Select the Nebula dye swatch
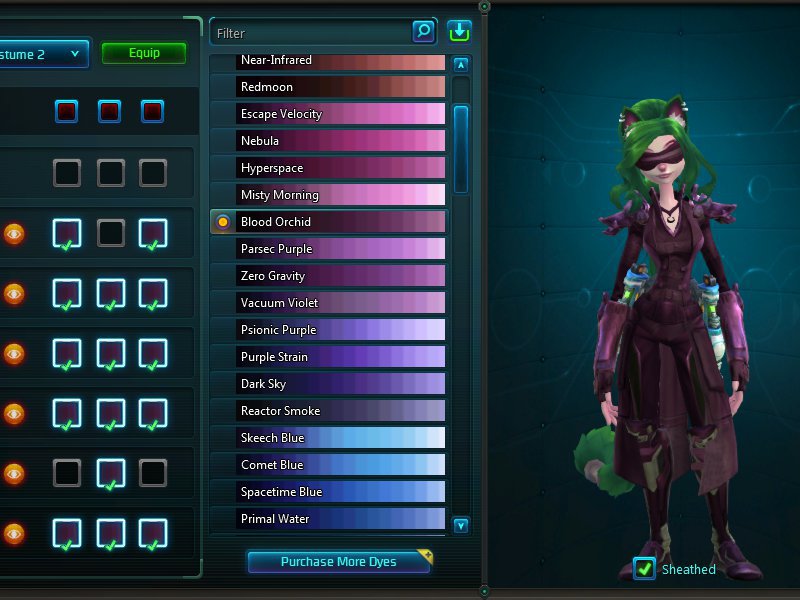800x600 pixels. [340, 141]
